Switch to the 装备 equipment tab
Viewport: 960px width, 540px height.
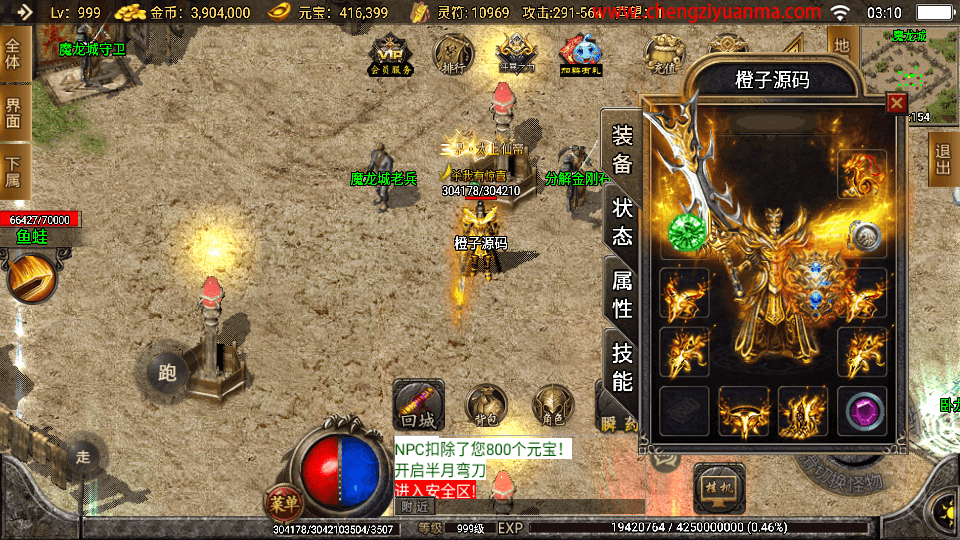point(622,149)
